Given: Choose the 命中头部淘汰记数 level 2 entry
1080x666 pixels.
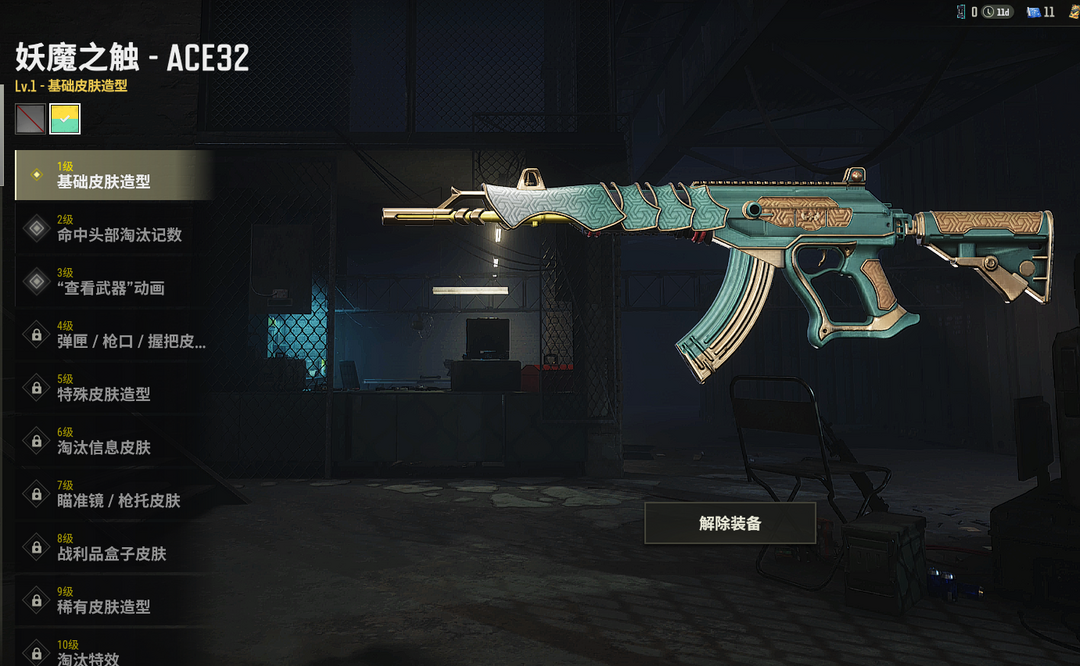Looking at the screenshot, I should 112,228.
